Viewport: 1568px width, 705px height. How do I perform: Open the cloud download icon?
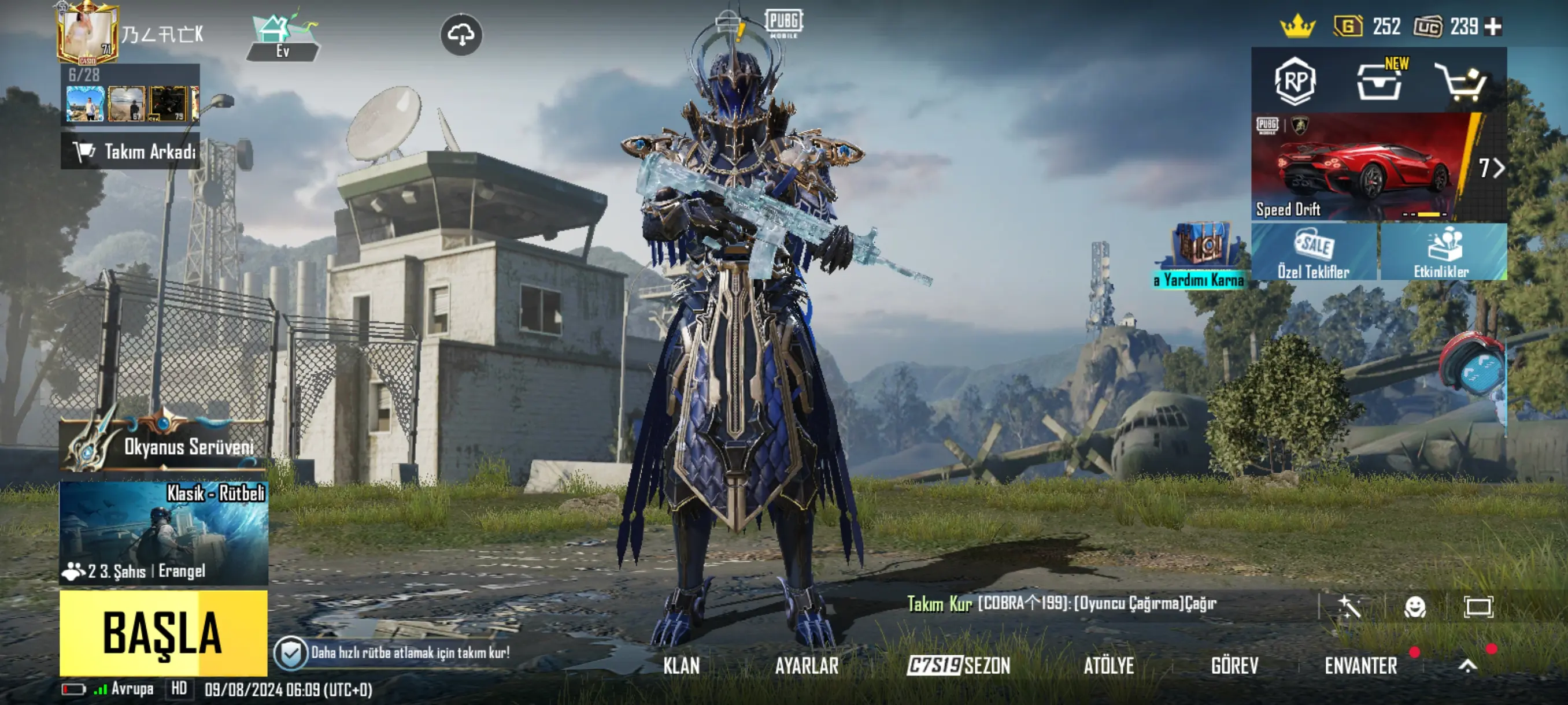coord(461,35)
